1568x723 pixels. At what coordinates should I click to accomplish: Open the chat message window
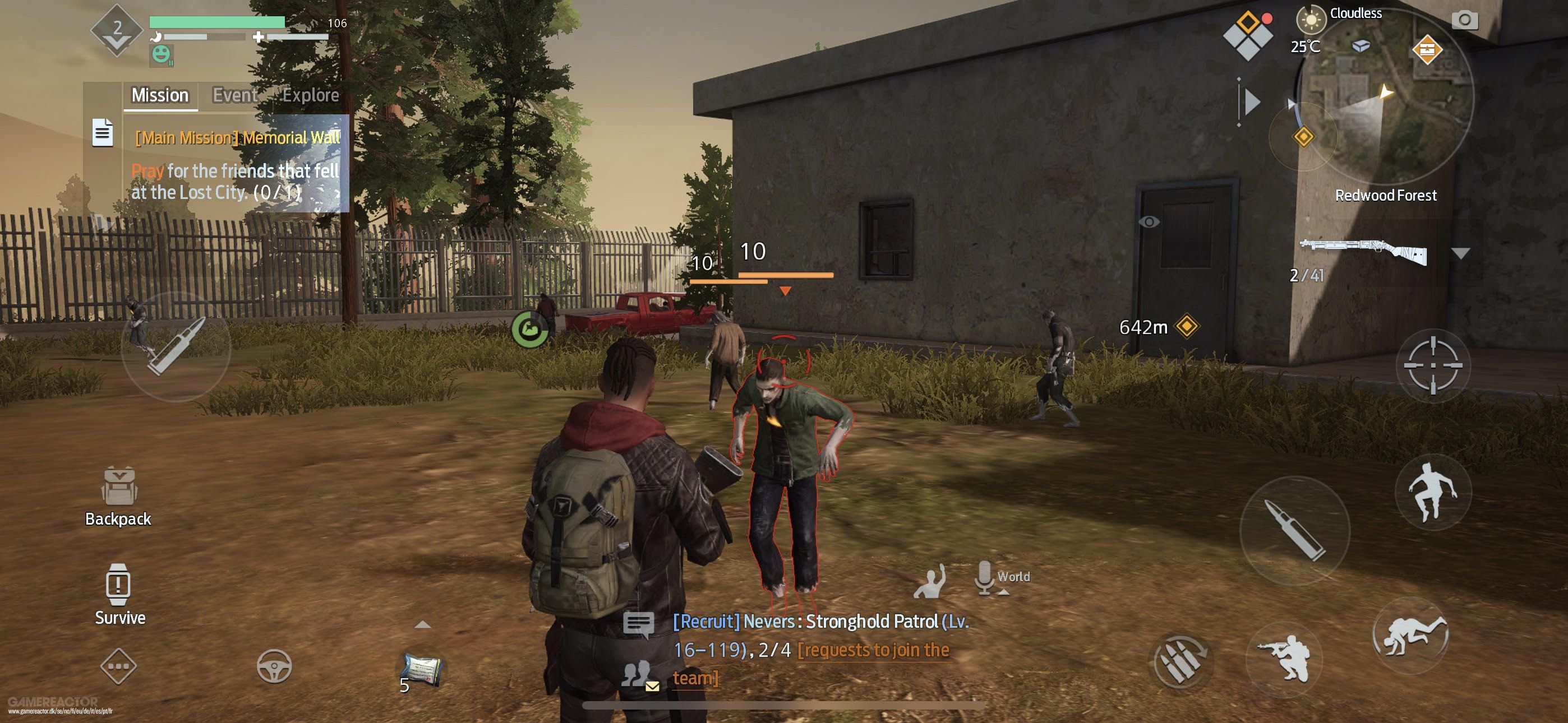point(639,624)
